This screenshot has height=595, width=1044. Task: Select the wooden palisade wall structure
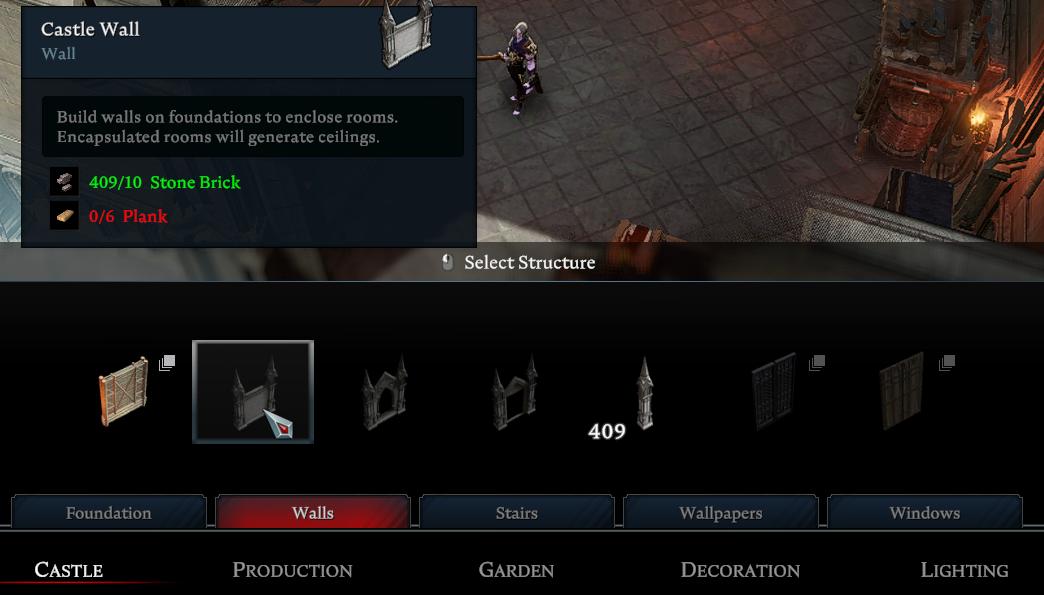pos(124,391)
